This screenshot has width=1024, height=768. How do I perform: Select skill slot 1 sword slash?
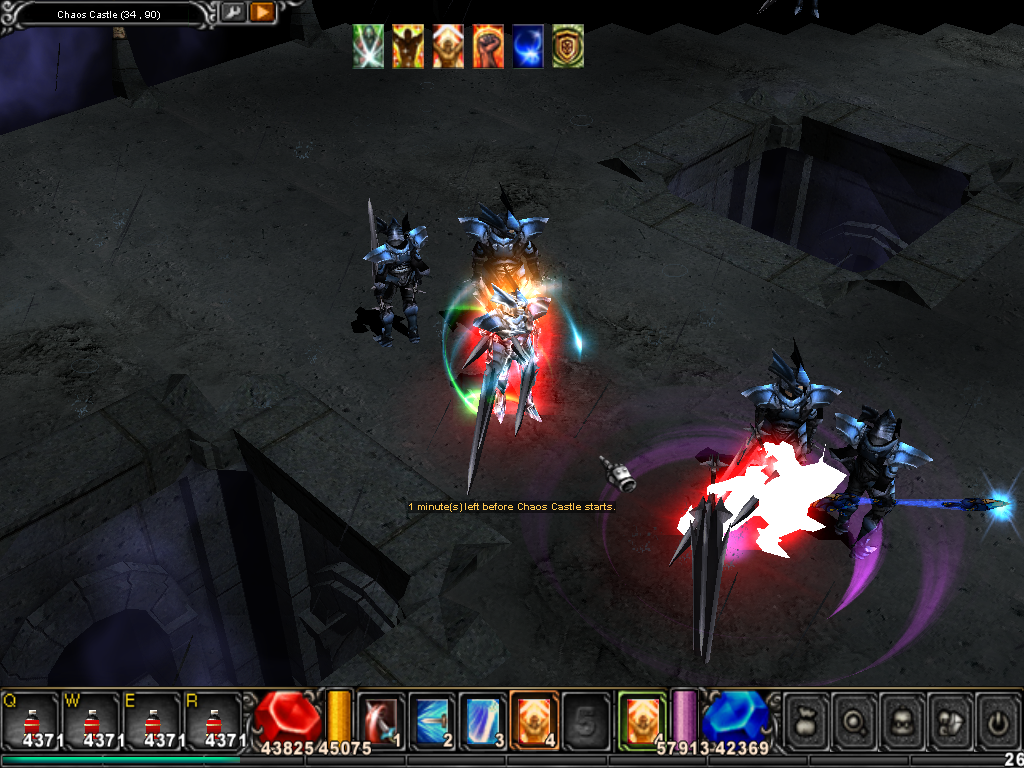point(381,718)
